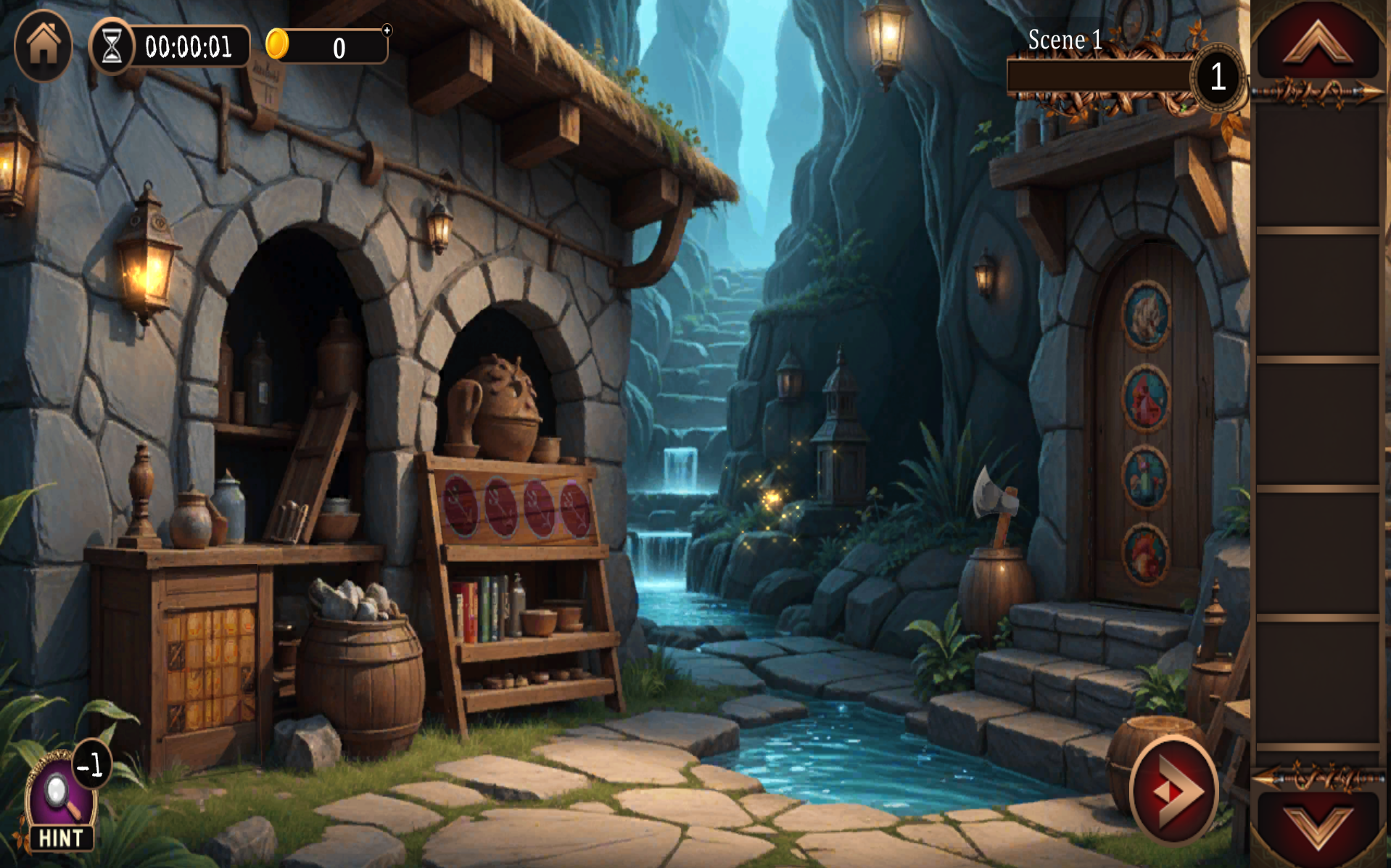The height and width of the screenshot is (868, 1391).
Task: Go to the home screen
Action: [x=43, y=45]
